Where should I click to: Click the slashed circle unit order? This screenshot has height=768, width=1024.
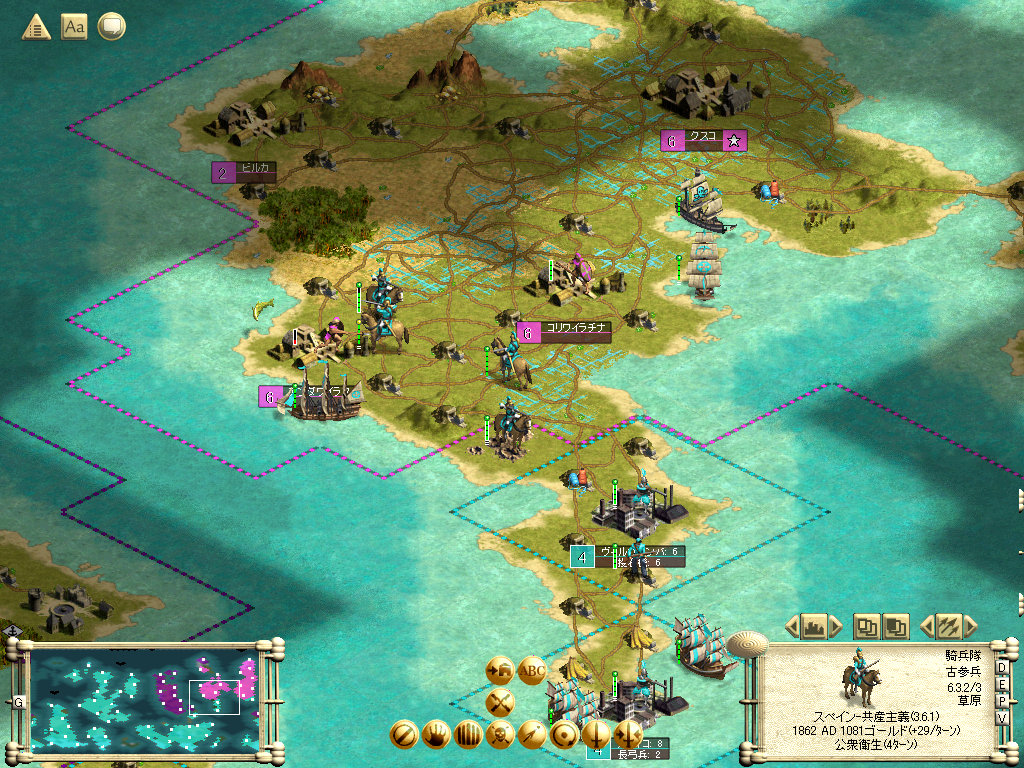coord(404,735)
